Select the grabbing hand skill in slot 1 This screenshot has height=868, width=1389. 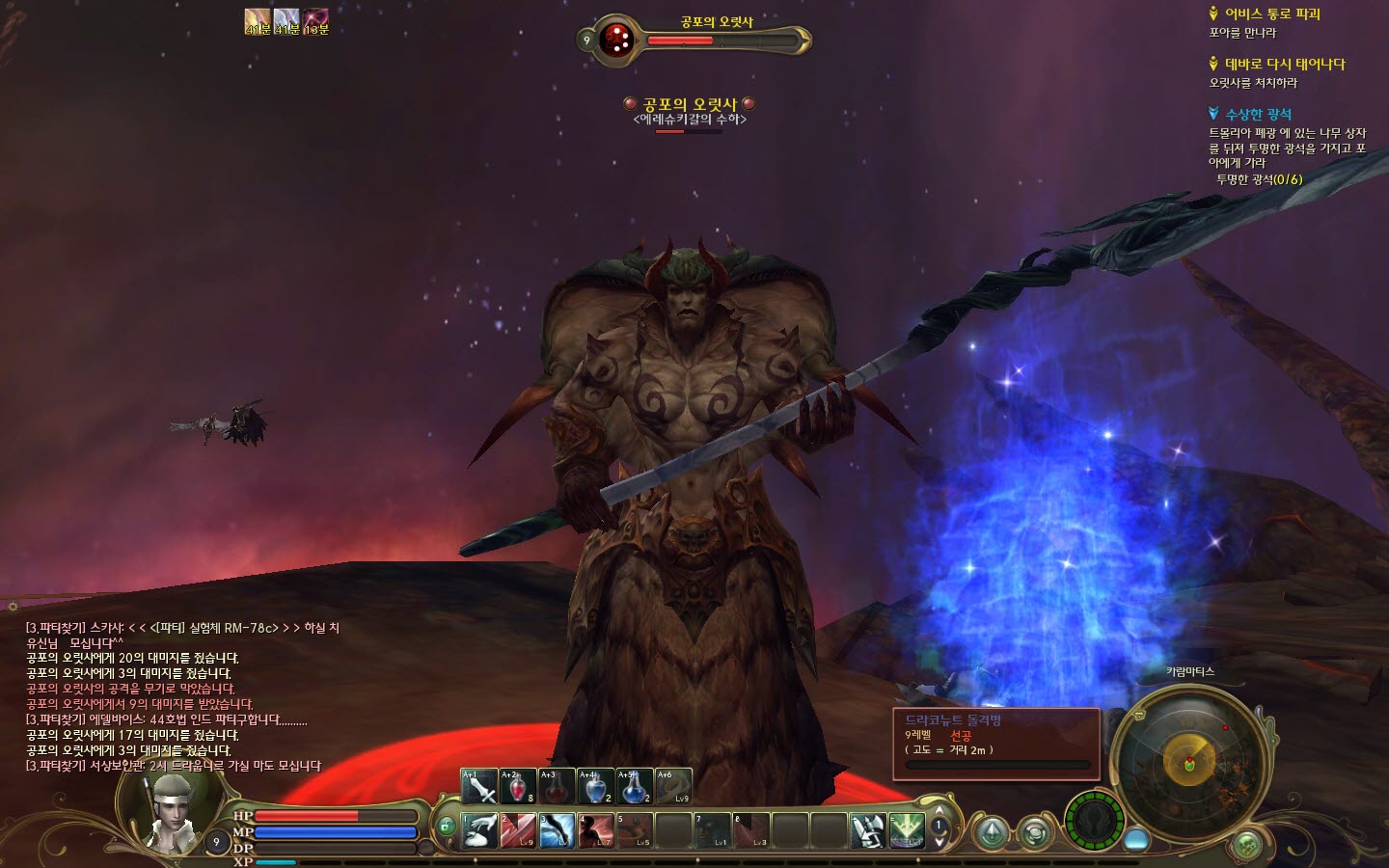pos(480,830)
